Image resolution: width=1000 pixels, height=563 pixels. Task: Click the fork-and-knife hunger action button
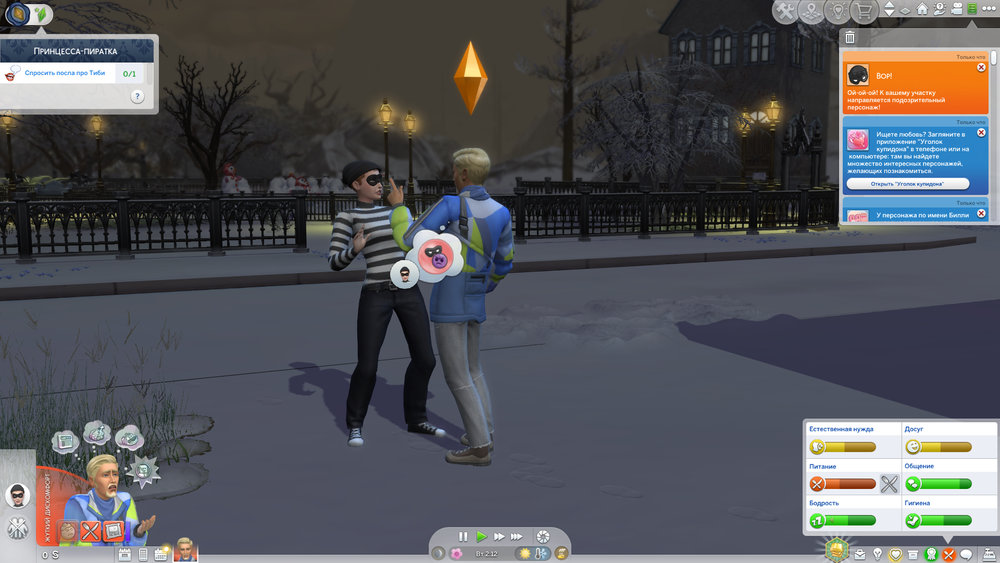pyautogui.click(x=889, y=484)
